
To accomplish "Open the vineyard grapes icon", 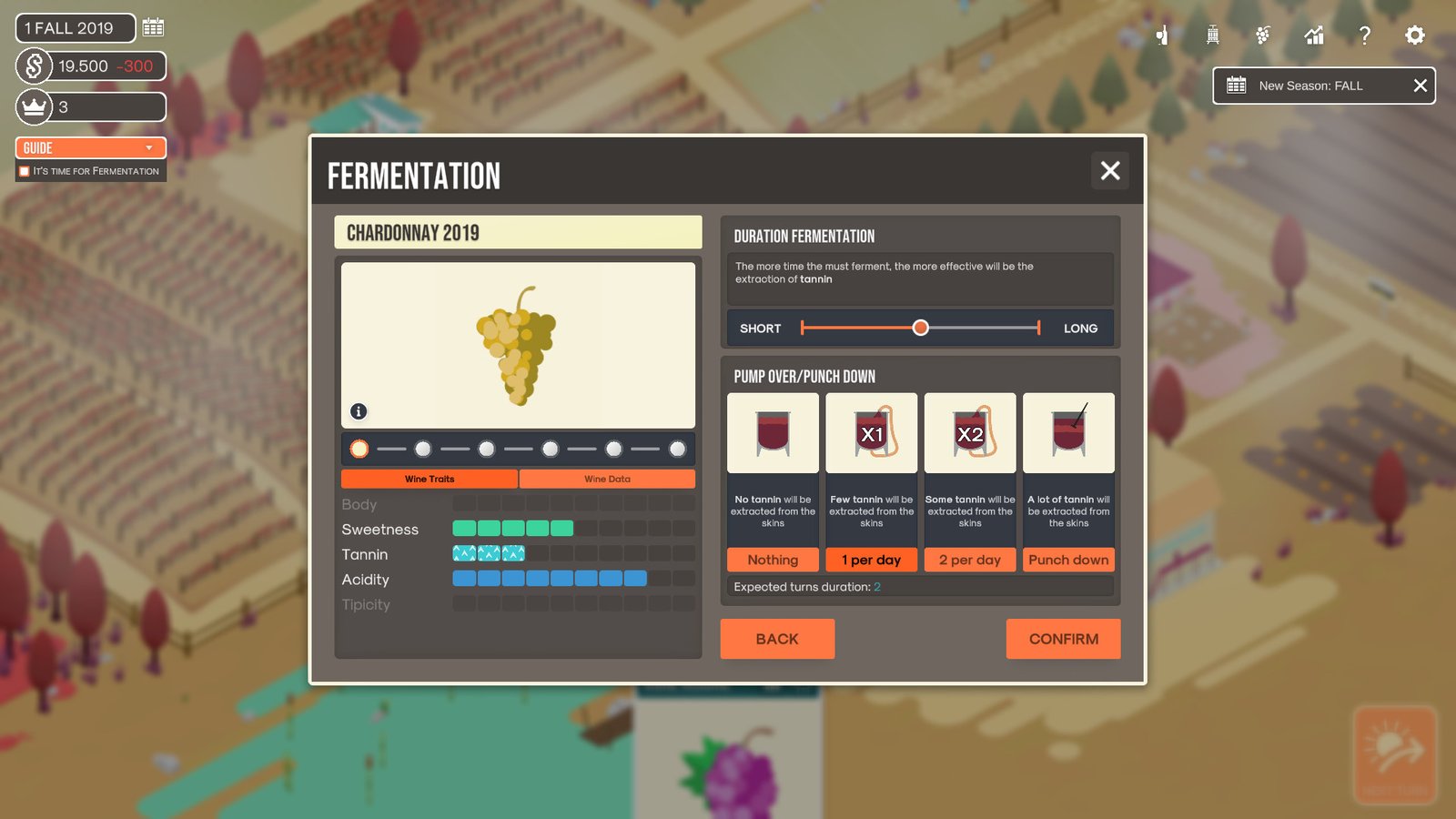I will coord(1262,35).
